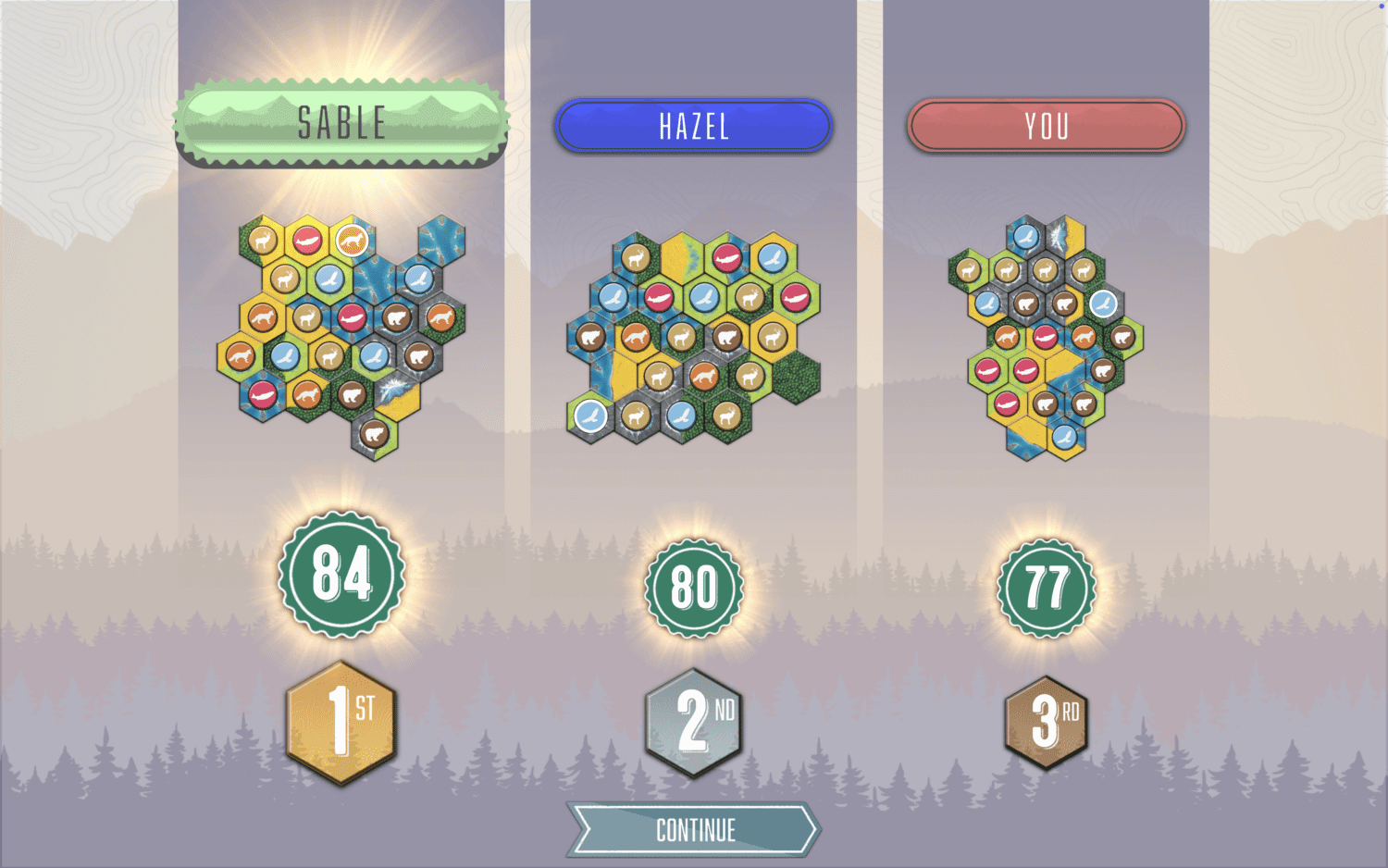This screenshot has width=1388, height=868.
Task: Click Hazel's 80-point score badge
Action: (x=694, y=586)
